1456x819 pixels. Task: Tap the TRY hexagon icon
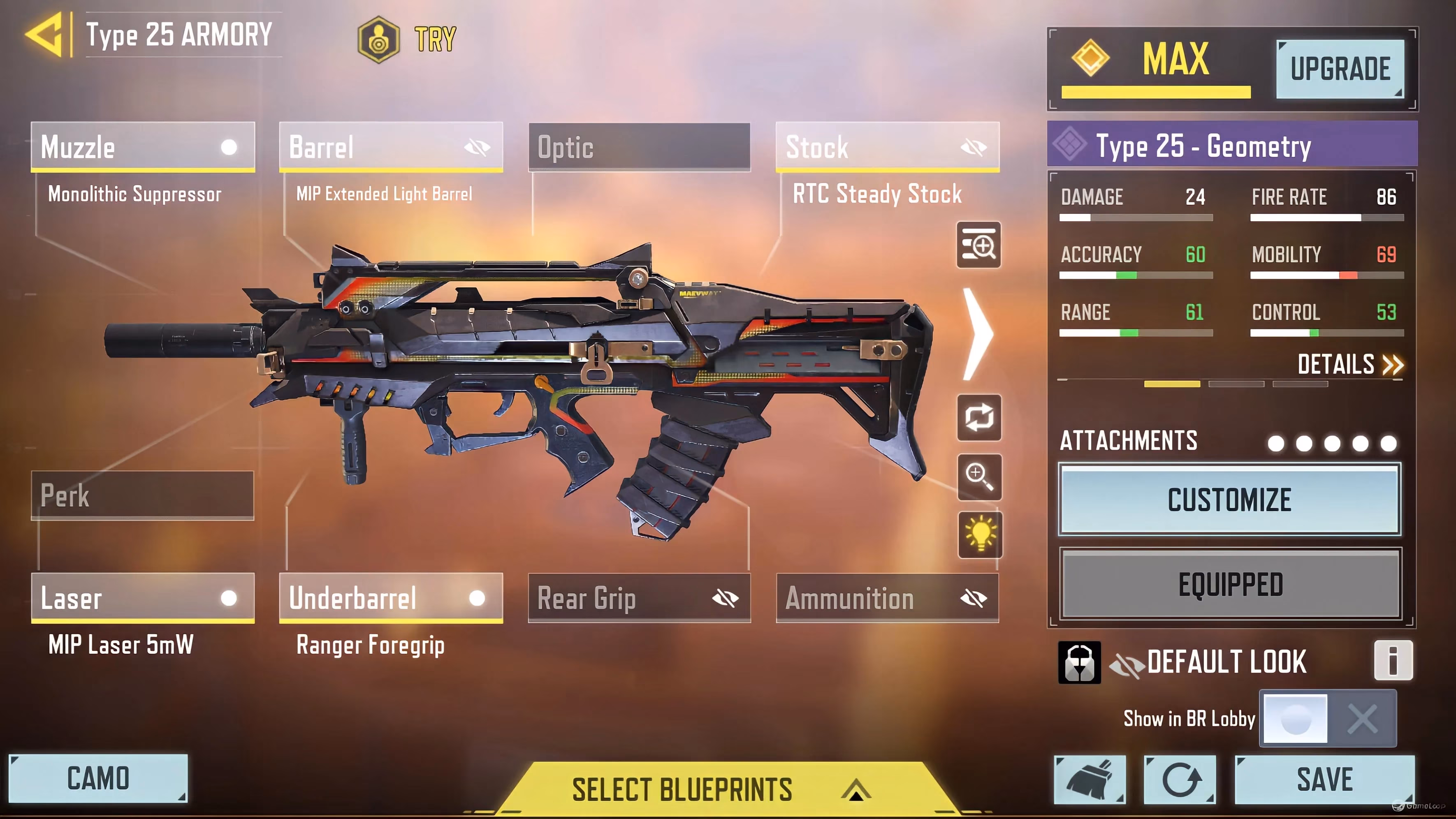379,39
